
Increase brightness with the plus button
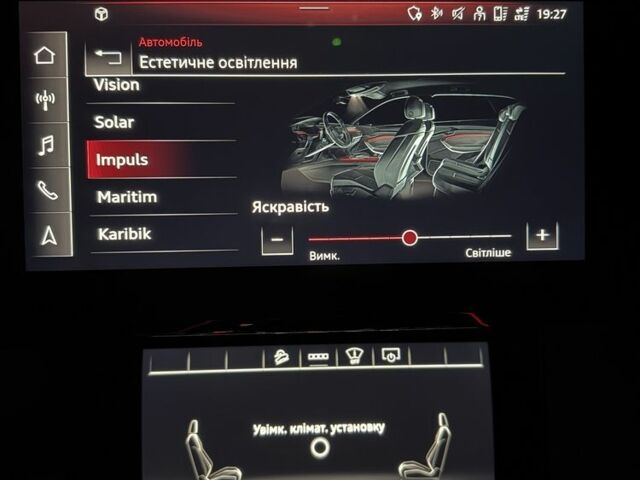click(x=542, y=236)
